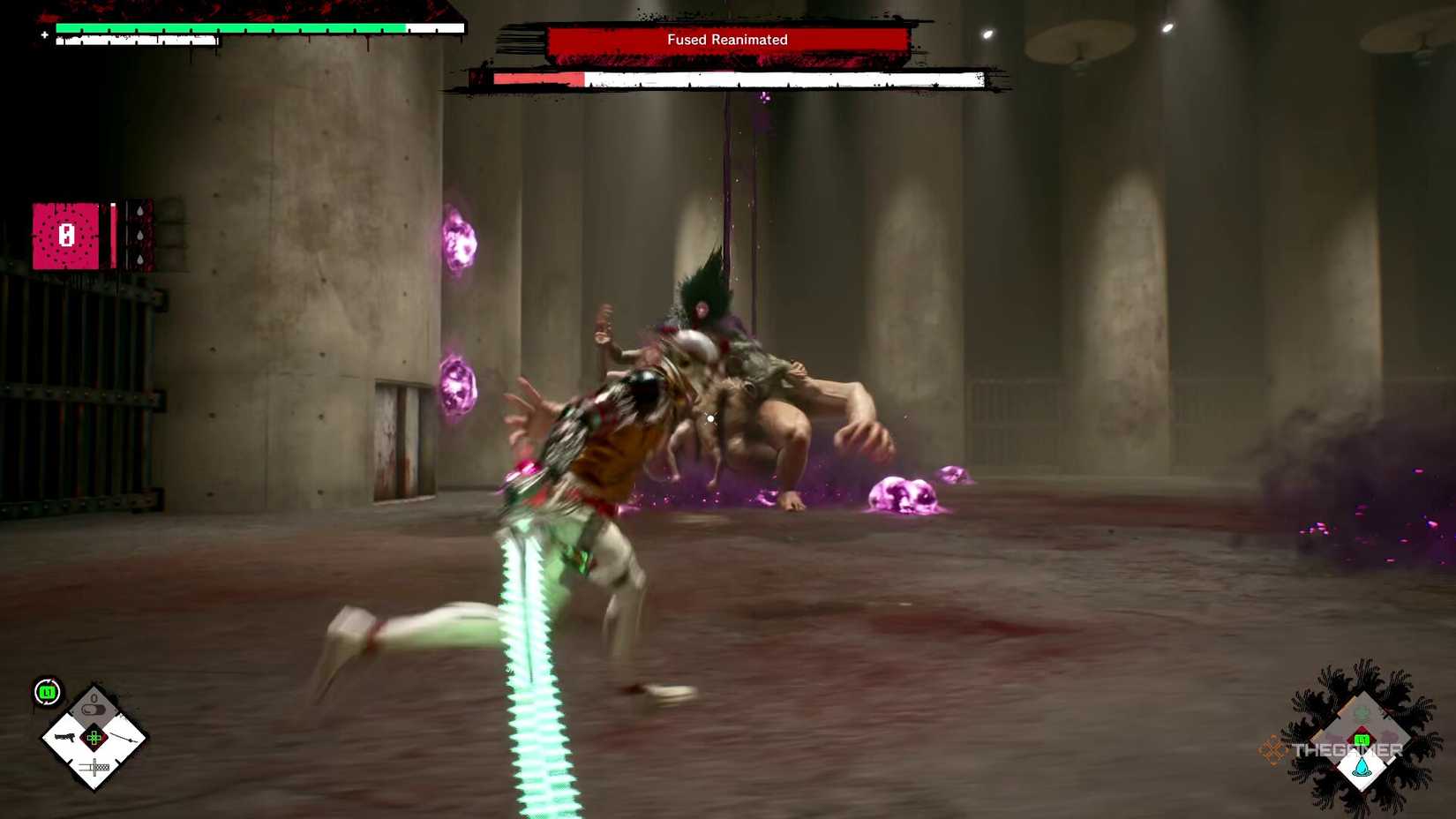Select the katana on the weapon wheel
This screenshot has width=1456, height=819.
pos(124,738)
